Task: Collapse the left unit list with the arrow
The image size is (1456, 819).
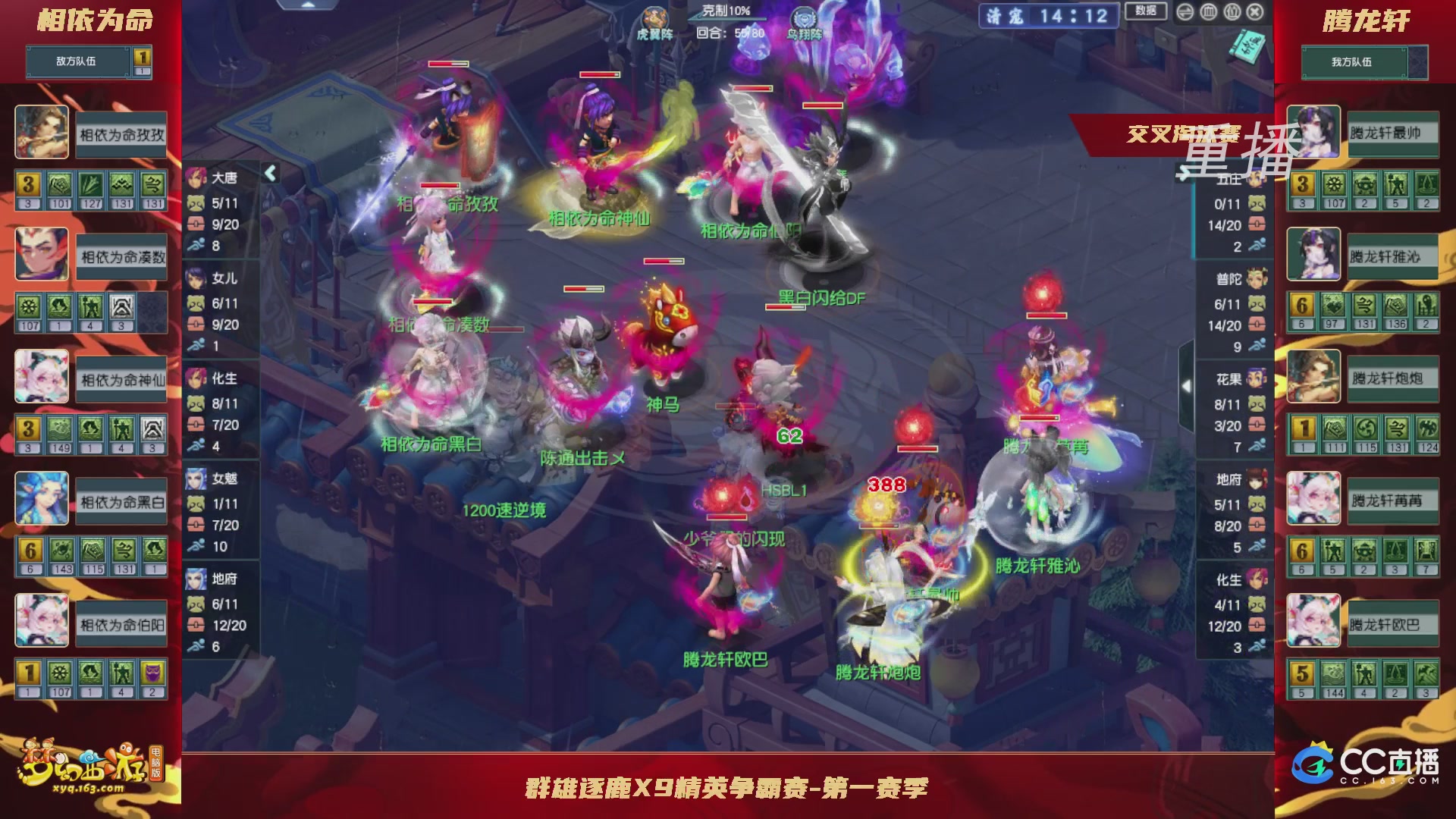Action: 270,173
